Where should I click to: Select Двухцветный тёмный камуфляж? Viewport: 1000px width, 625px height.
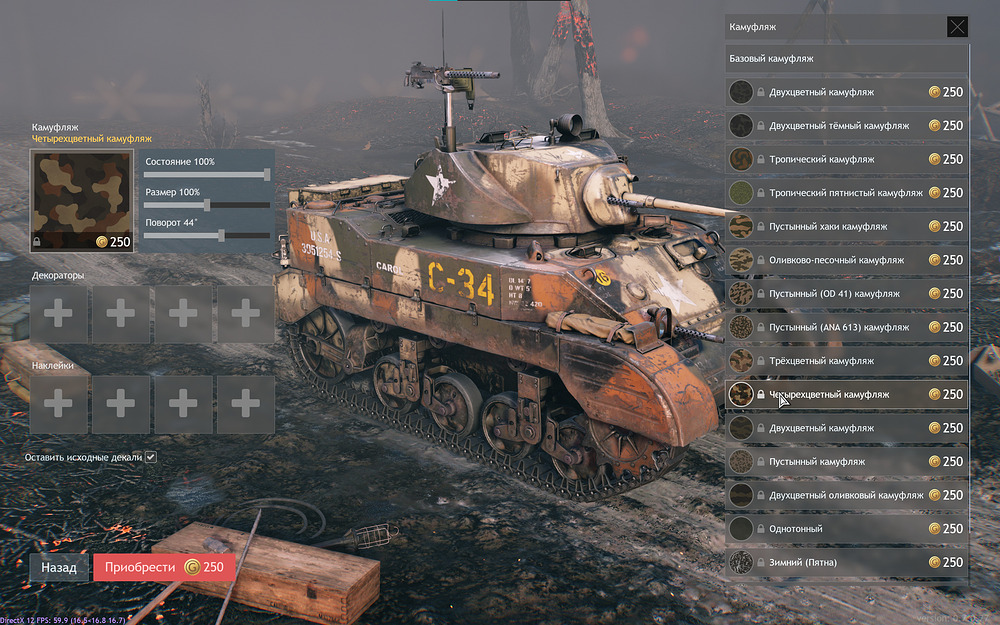coord(839,126)
